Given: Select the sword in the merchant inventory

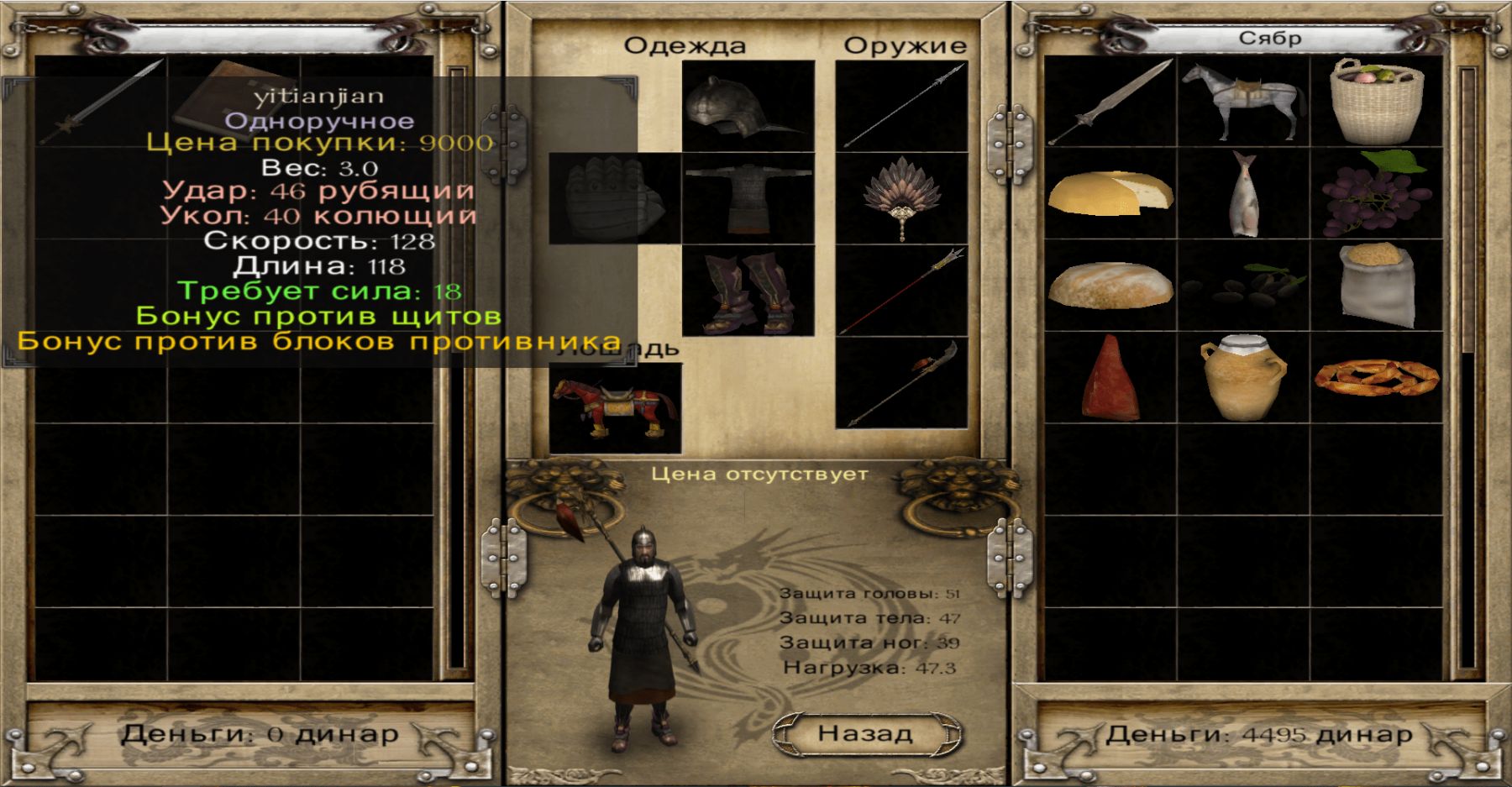Looking at the screenshot, I should click(x=1110, y=102).
